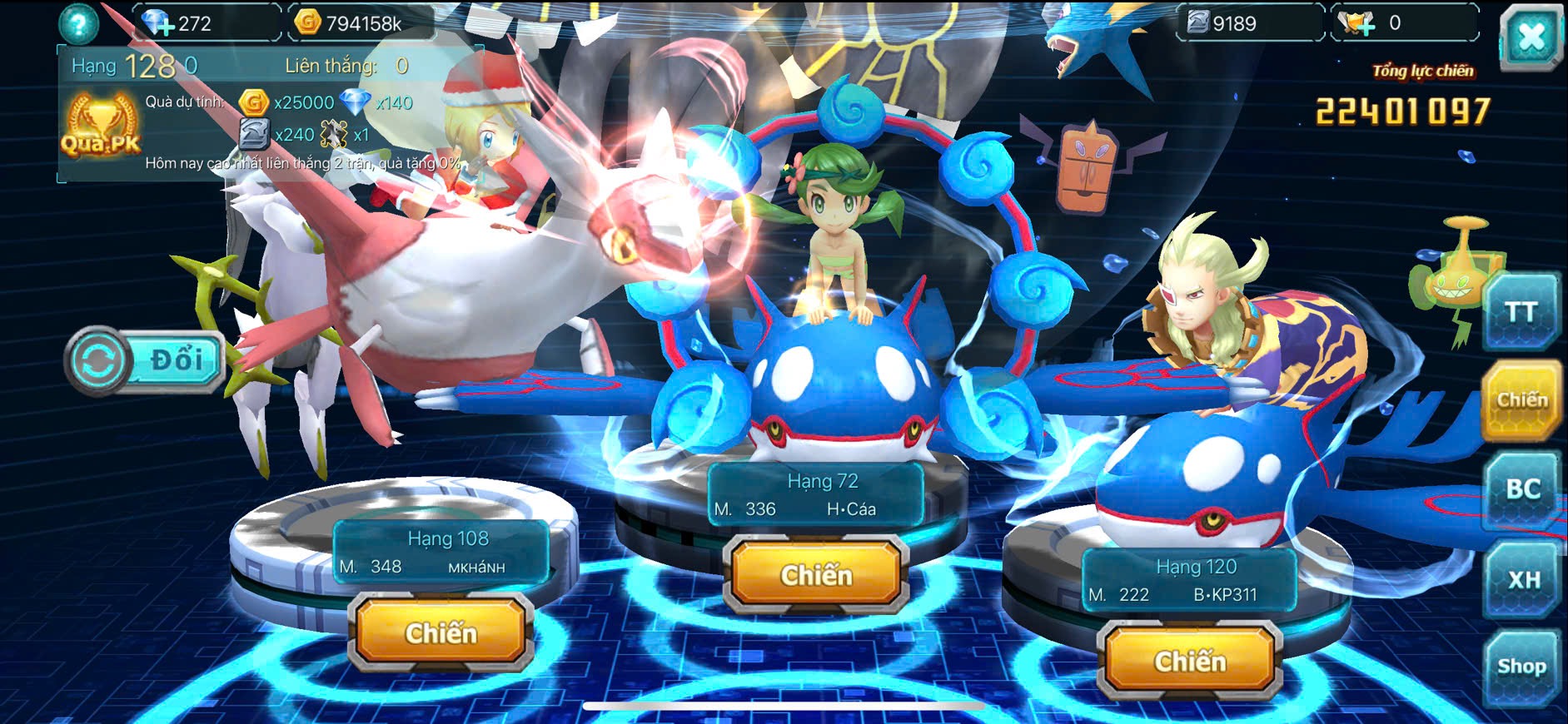Fight the Hạng 72 opponent H•Cáa
Image resolution: width=1568 pixels, height=724 pixels.
coord(816,575)
